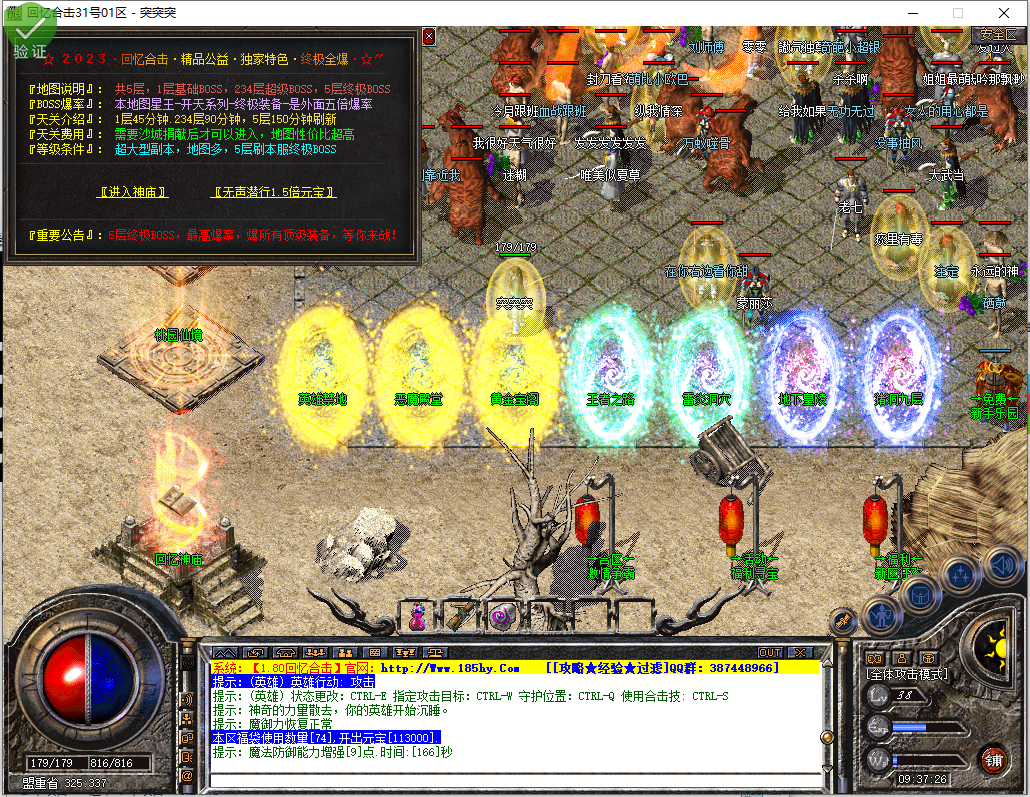The image size is (1030, 797).
Task: Switch the 全体攻击模式 attack mode label
Action: tap(907, 675)
